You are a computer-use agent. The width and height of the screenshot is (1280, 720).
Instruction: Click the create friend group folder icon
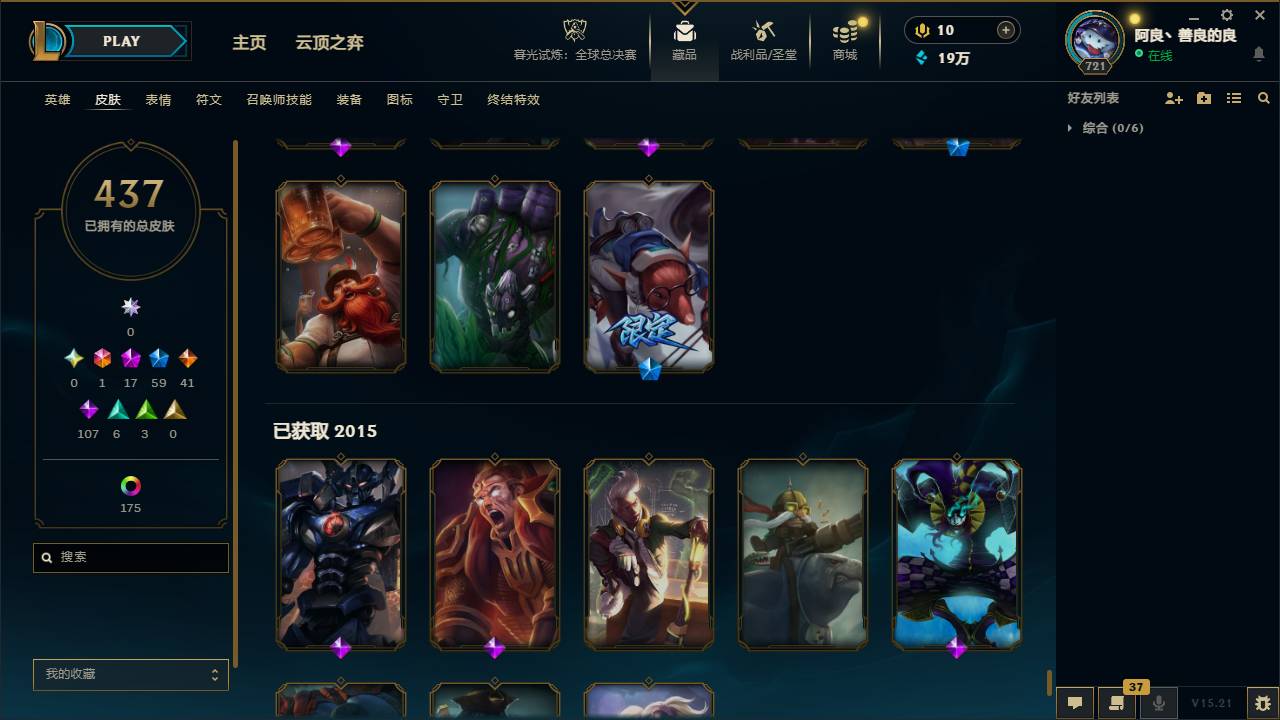[x=1204, y=98]
